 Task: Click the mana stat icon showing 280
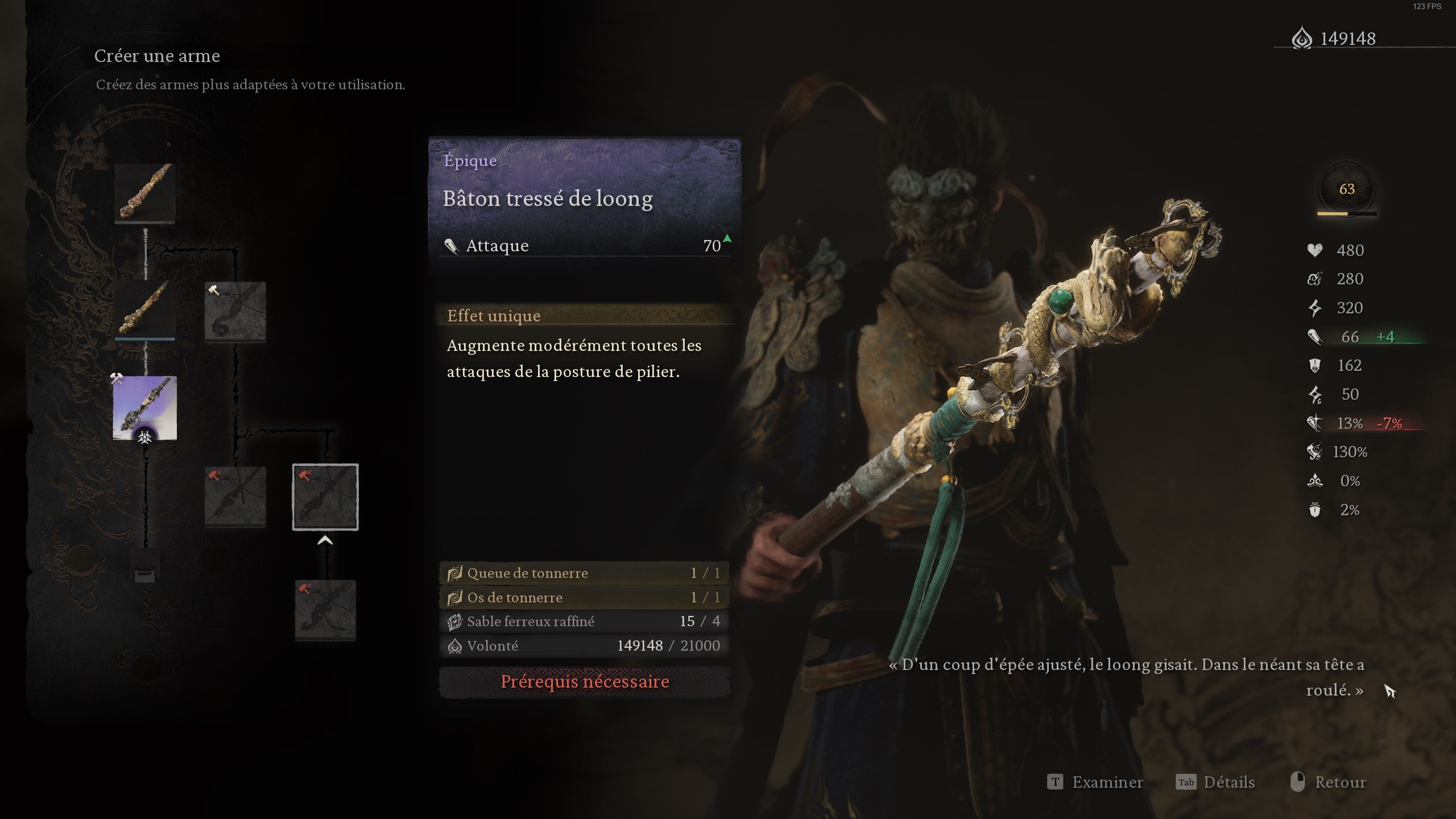coord(1316,279)
